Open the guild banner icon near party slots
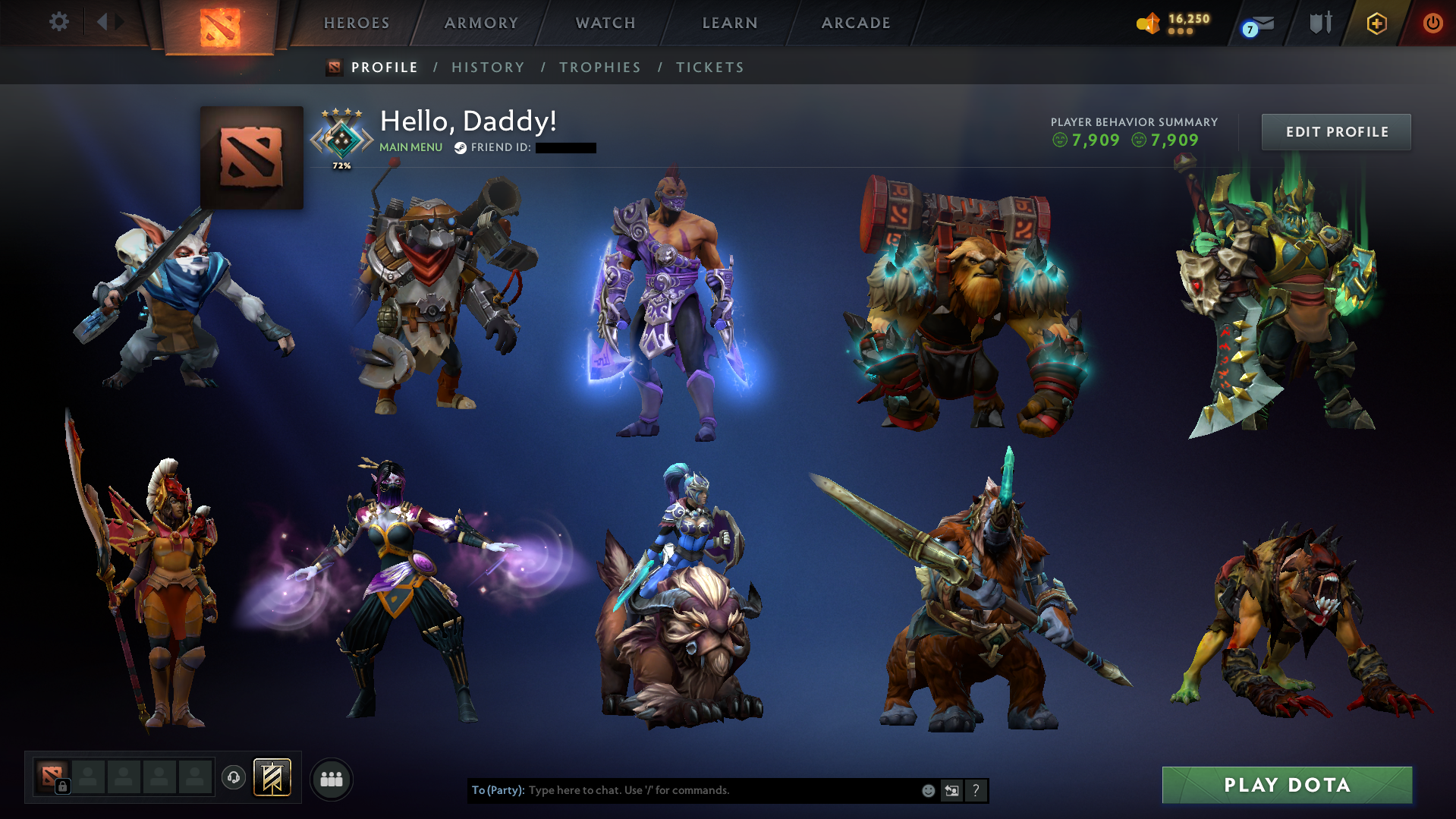1456x819 pixels. coord(270,777)
